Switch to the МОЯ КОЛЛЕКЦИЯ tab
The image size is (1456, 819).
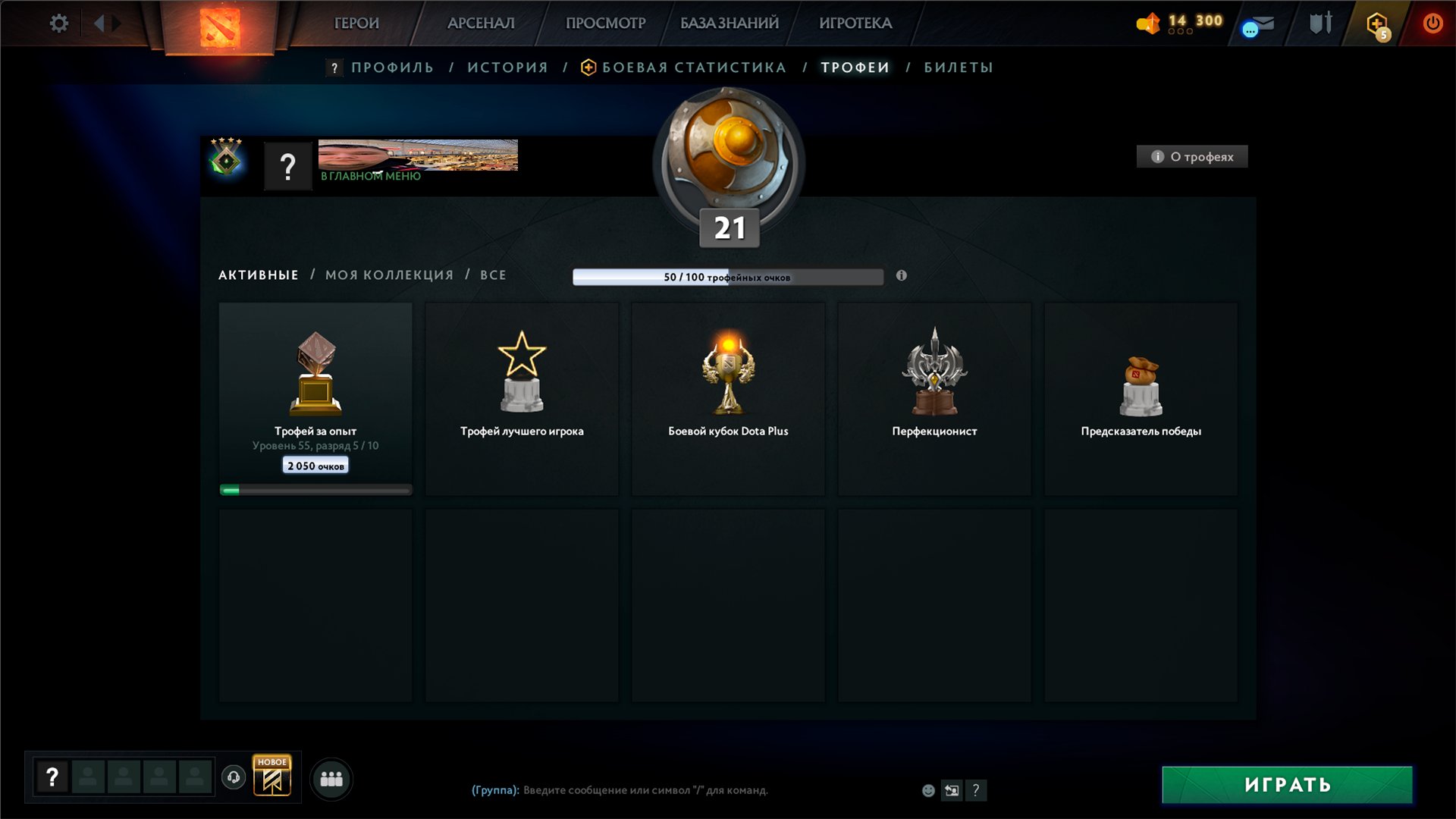(388, 275)
